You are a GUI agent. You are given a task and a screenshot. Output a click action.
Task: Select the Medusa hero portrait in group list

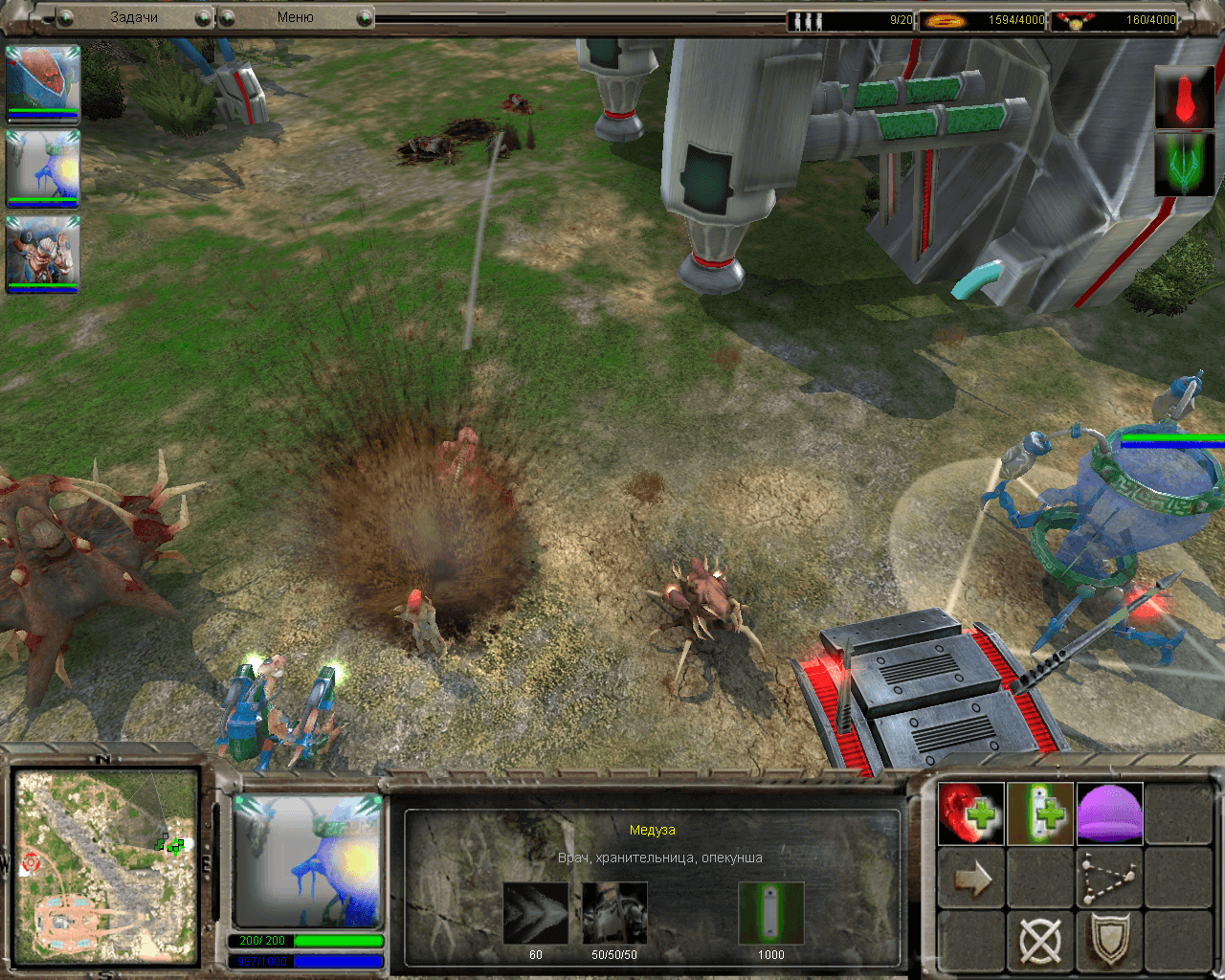42,167
